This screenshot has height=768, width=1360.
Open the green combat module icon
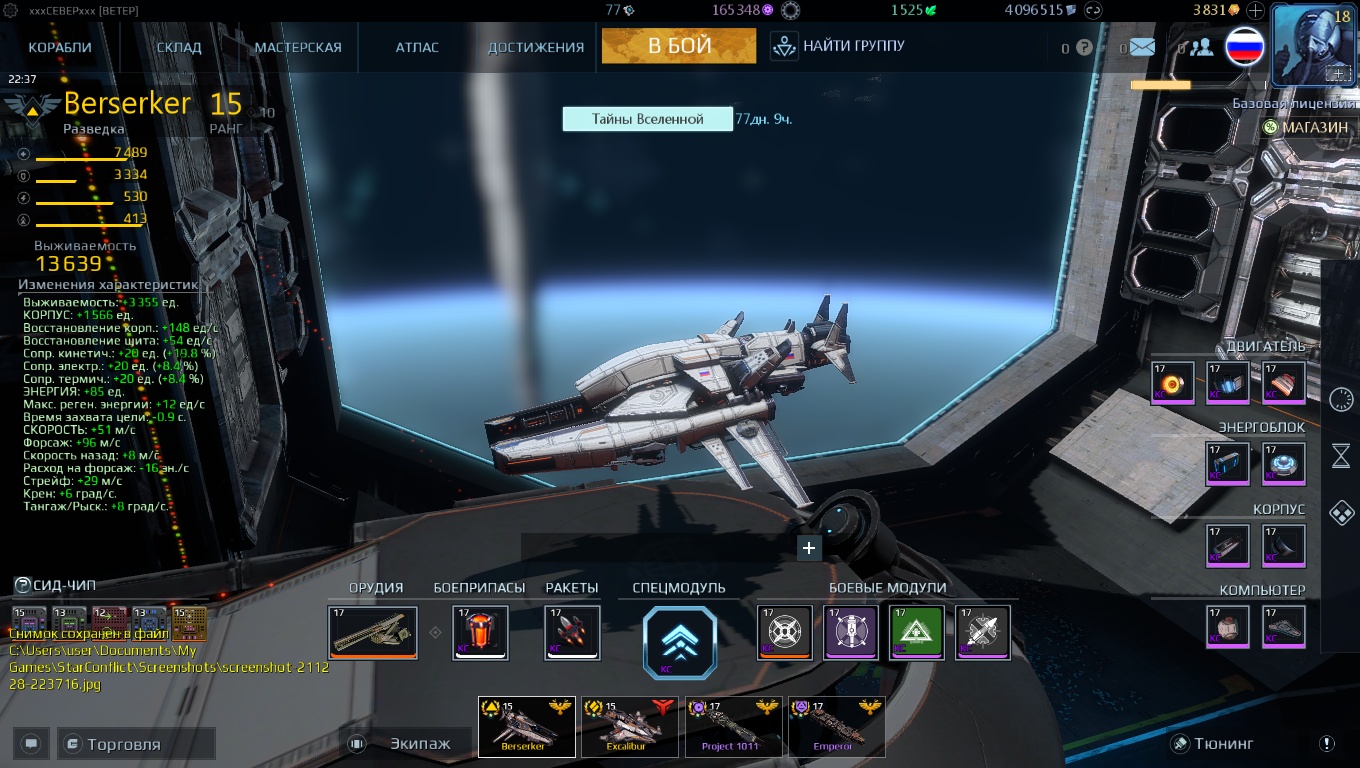(916, 633)
